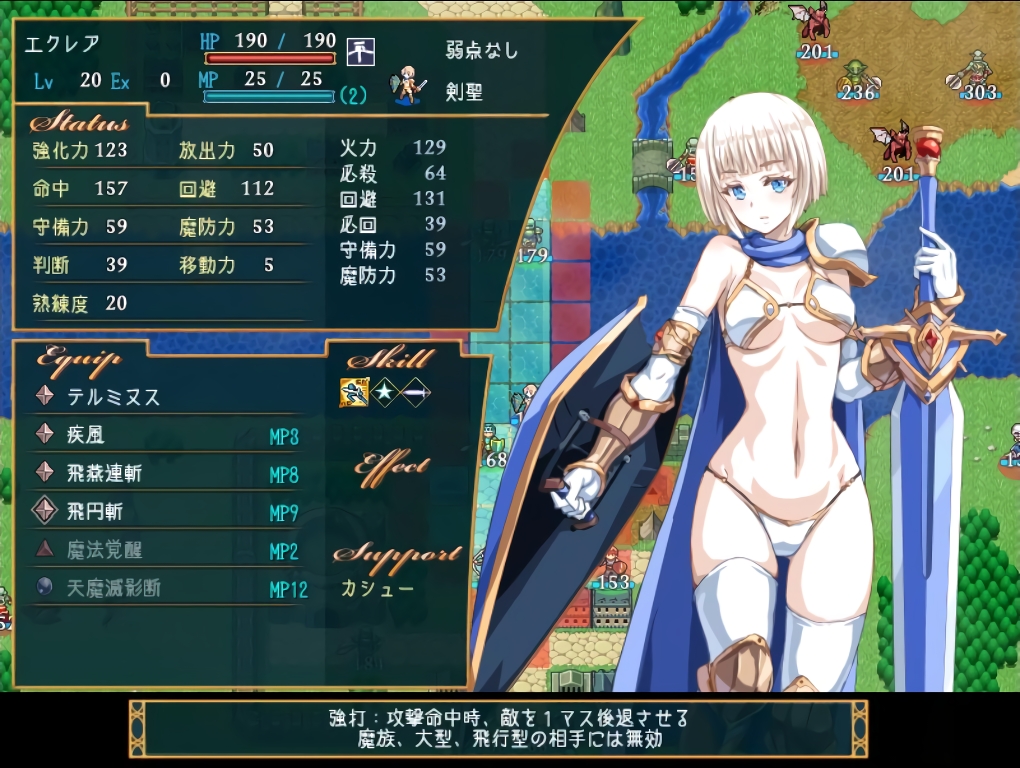Select the star skill icon
1020x768 pixels.
(384, 393)
